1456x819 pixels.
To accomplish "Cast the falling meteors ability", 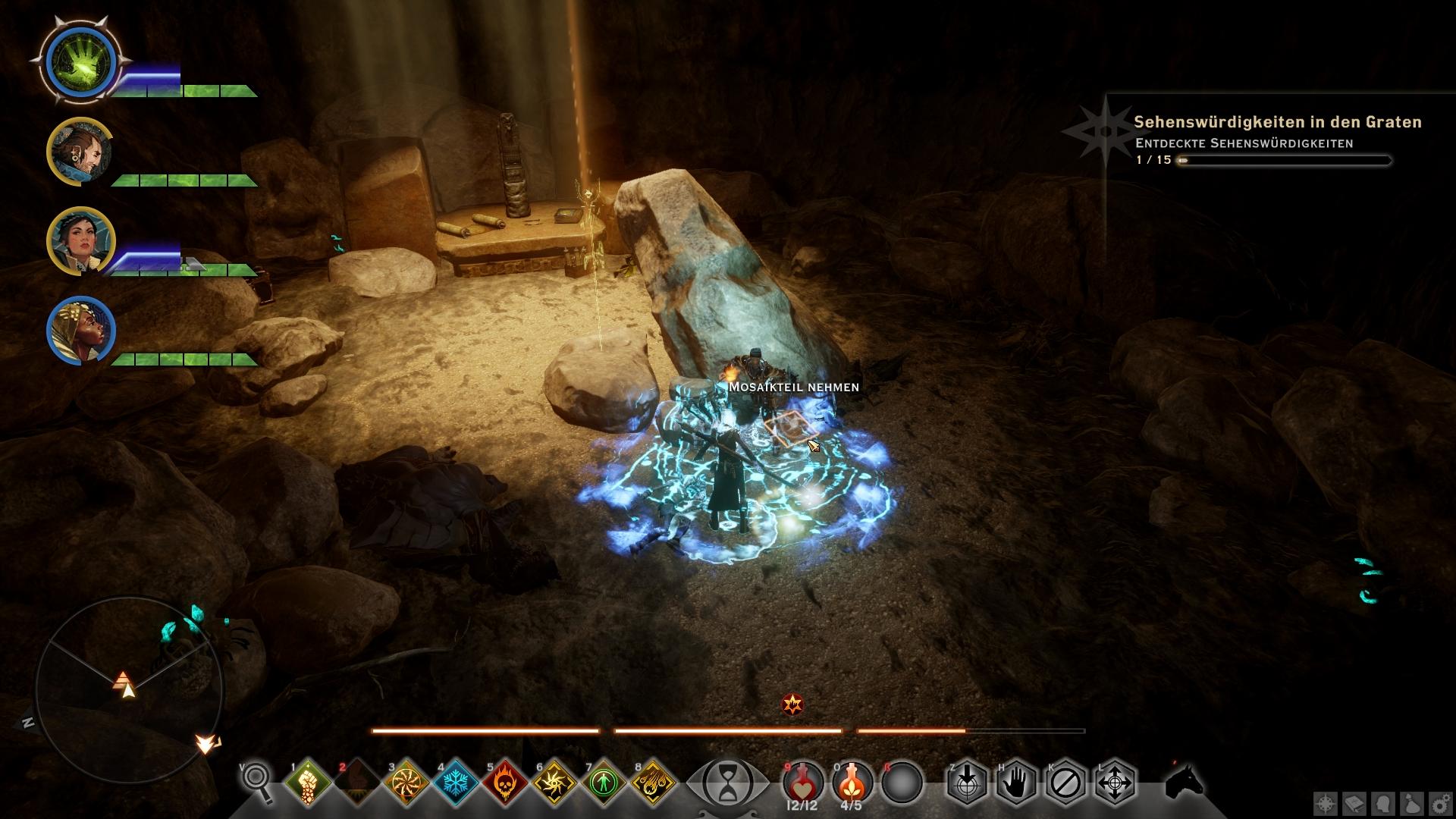I will 654,782.
